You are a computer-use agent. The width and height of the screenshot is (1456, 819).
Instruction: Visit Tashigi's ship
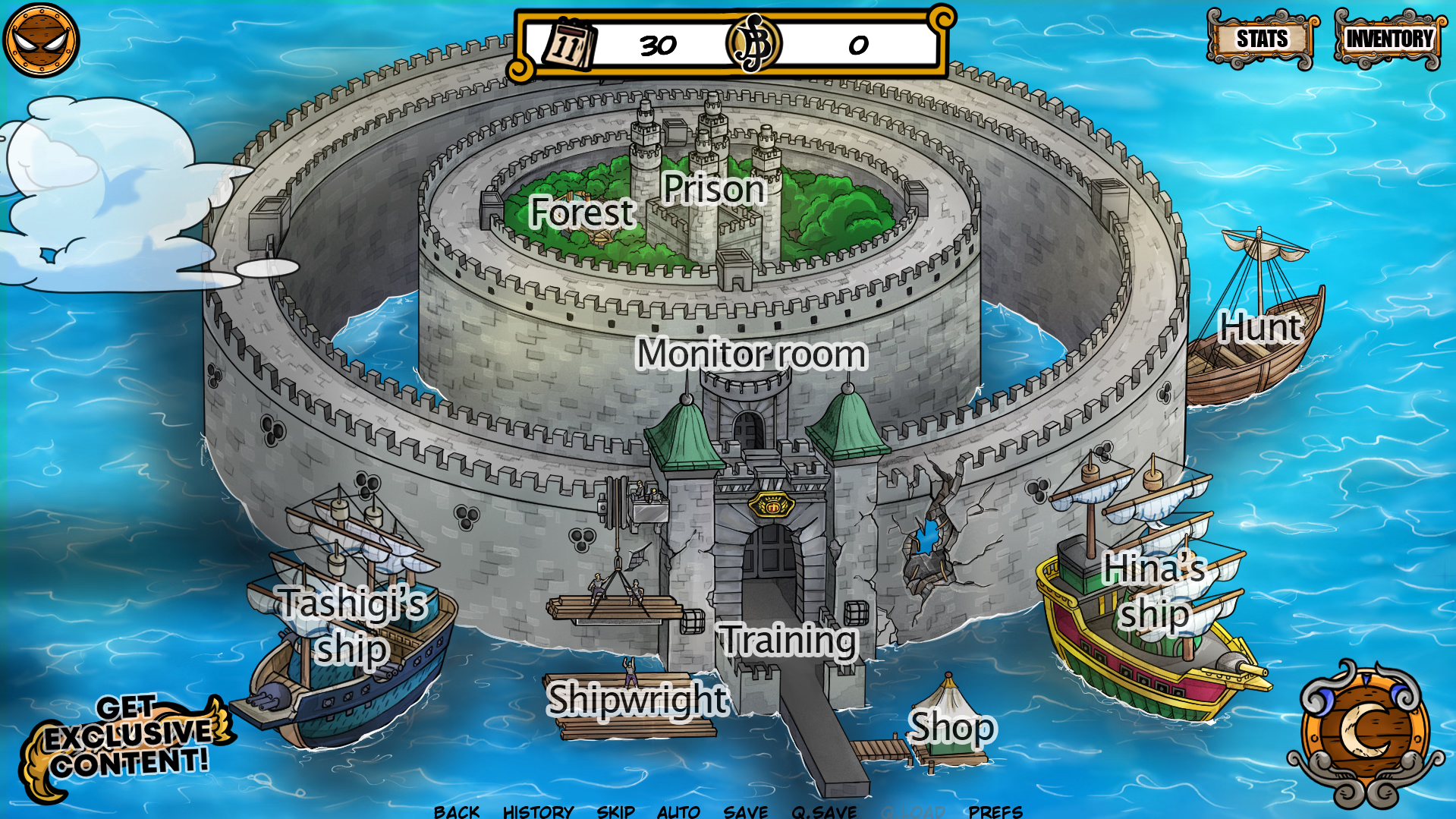tap(352, 625)
